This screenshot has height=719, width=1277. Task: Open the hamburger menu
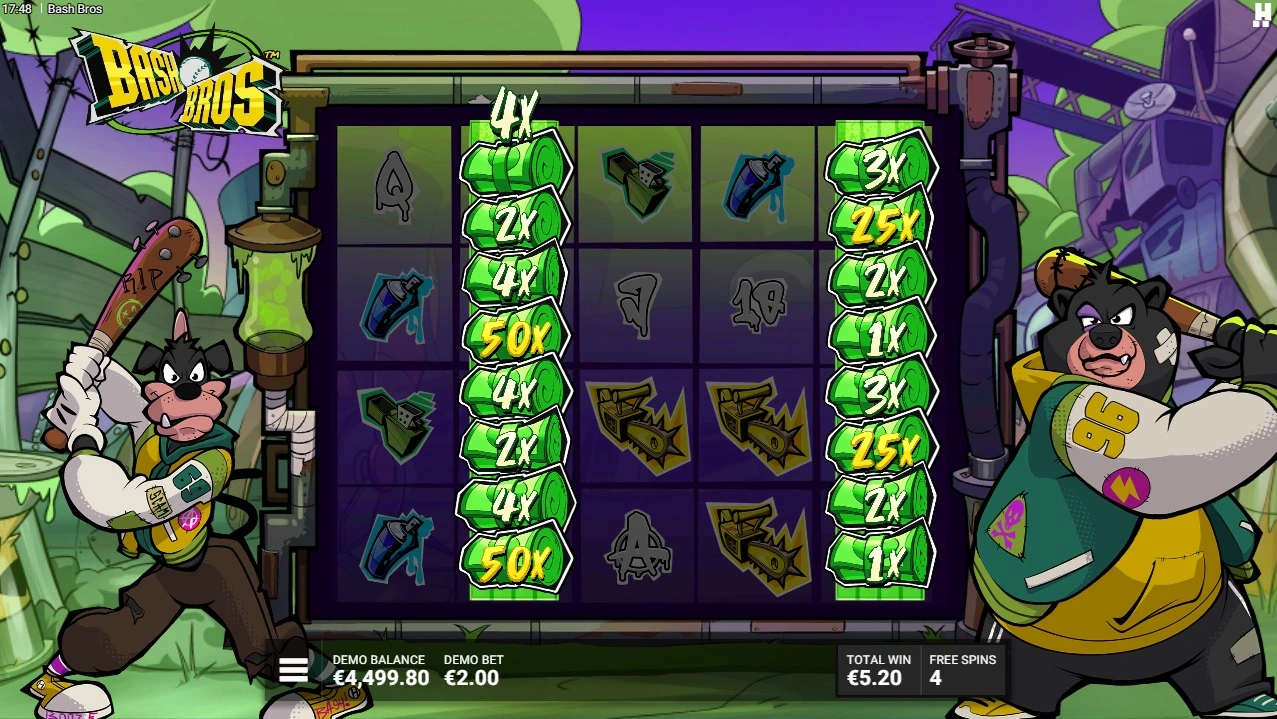point(293,670)
